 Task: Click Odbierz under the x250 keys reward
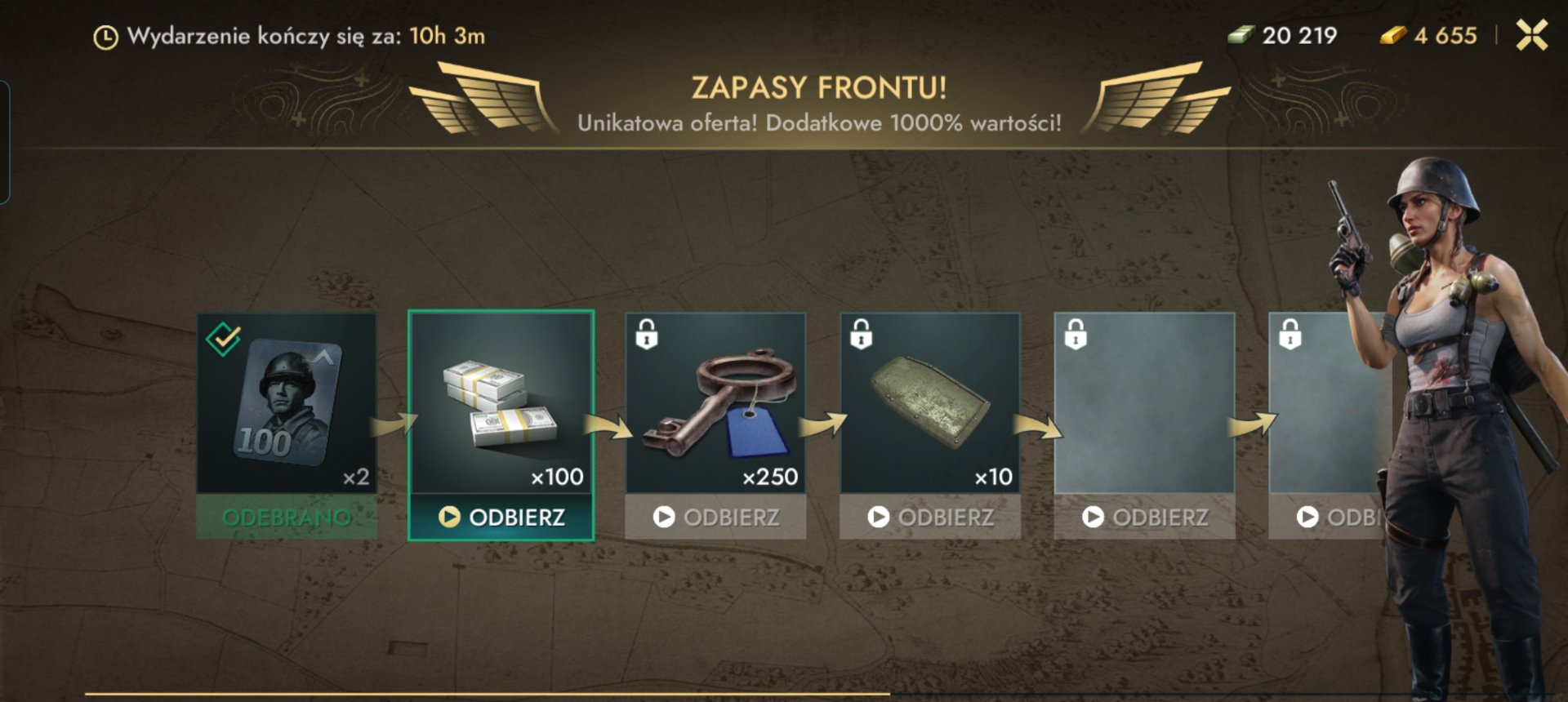[x=715, y=517]
